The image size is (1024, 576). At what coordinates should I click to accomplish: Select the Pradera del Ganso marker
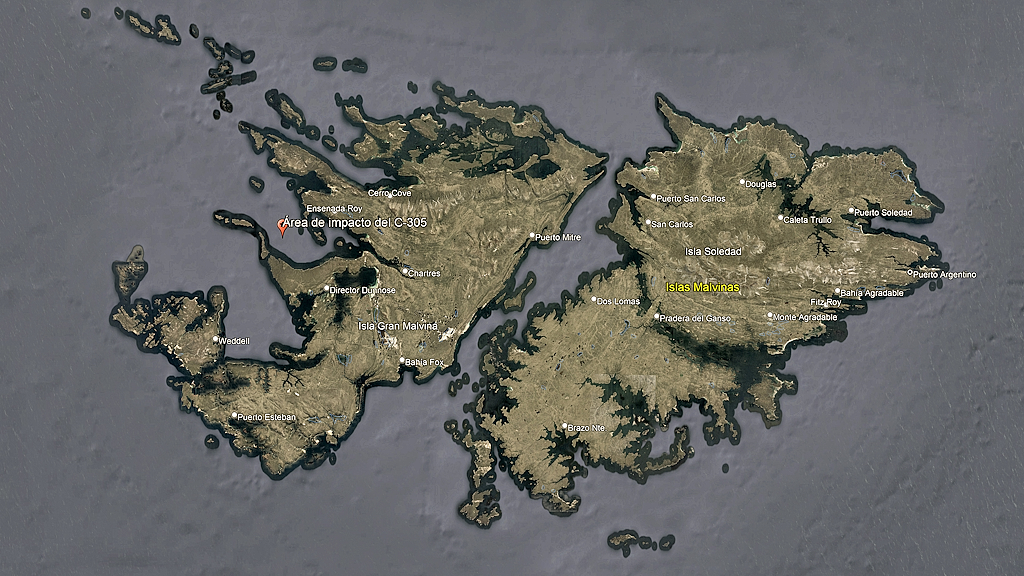[x=657, y=317]
